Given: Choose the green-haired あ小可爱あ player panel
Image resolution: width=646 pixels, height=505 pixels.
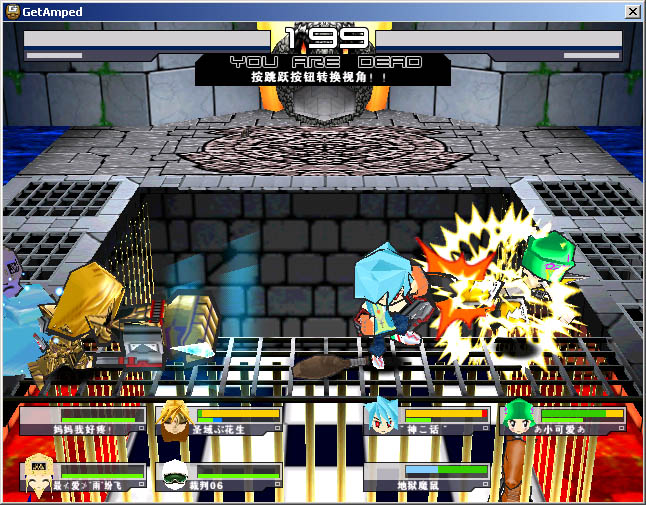Looking at the screenshot, I should pyautogui.click(x=565, y=421).
